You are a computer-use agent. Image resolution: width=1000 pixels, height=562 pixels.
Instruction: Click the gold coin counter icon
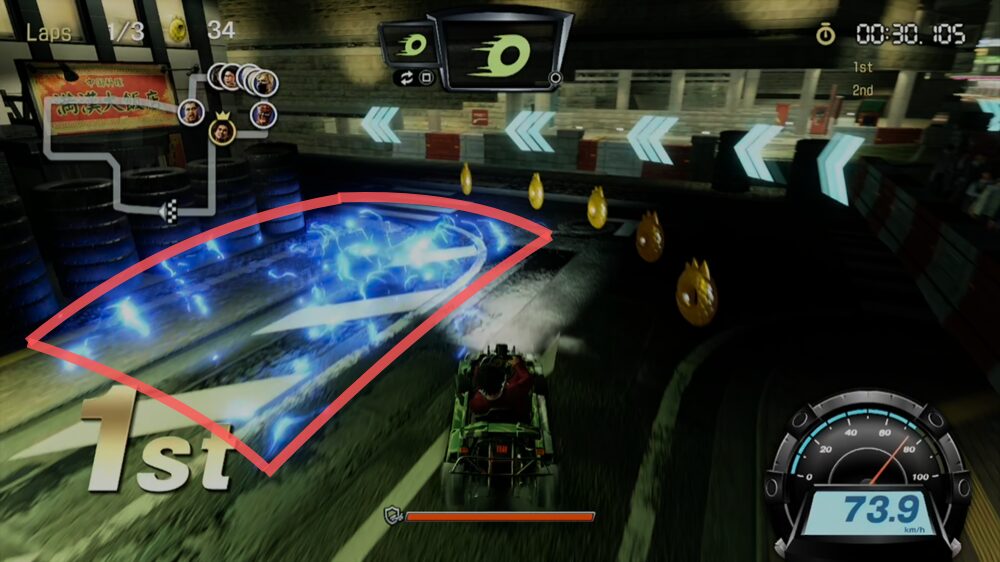pos(178,30)
